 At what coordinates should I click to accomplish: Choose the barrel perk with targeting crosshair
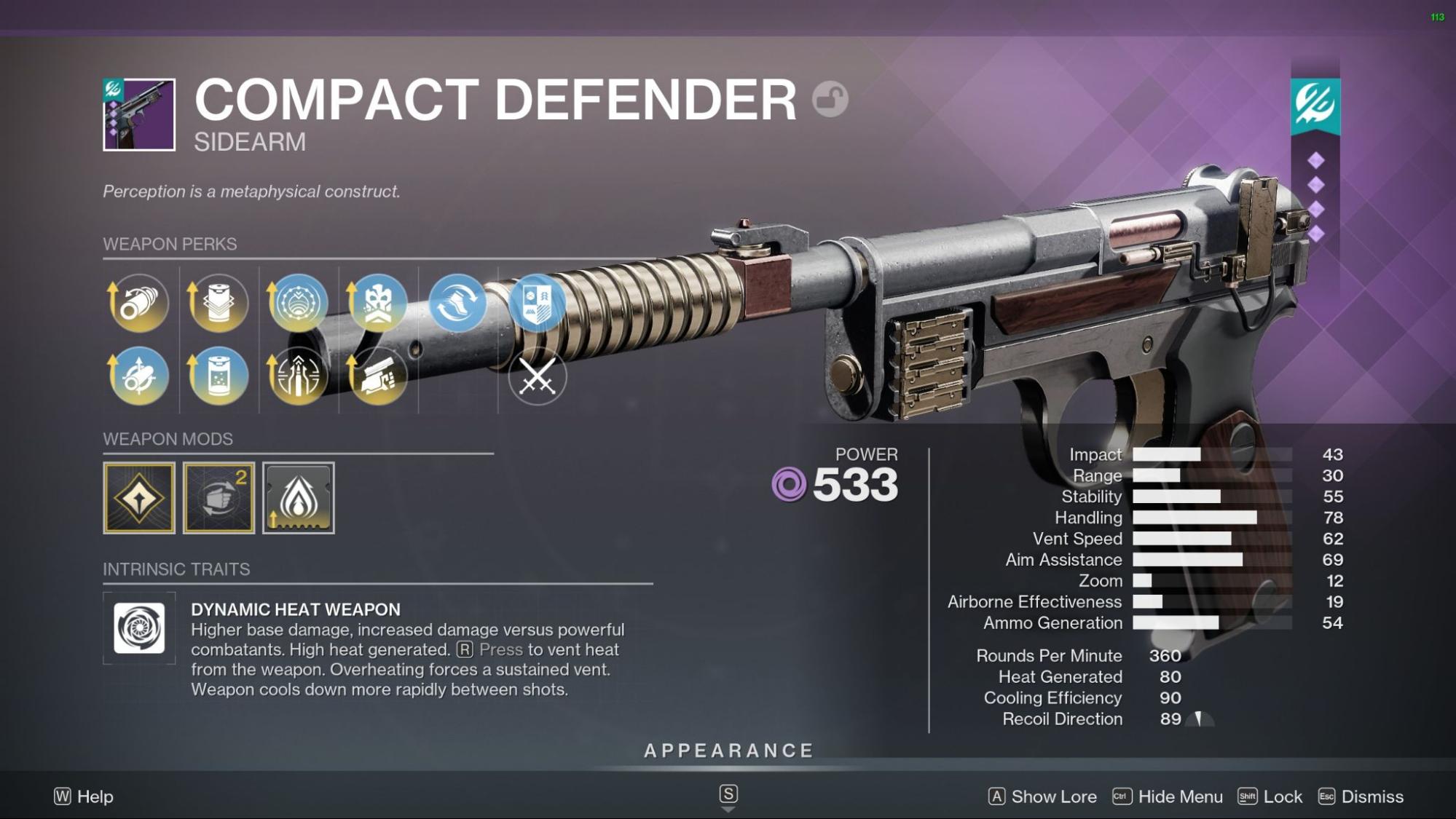pyautogui.click(x=138, y=376)
